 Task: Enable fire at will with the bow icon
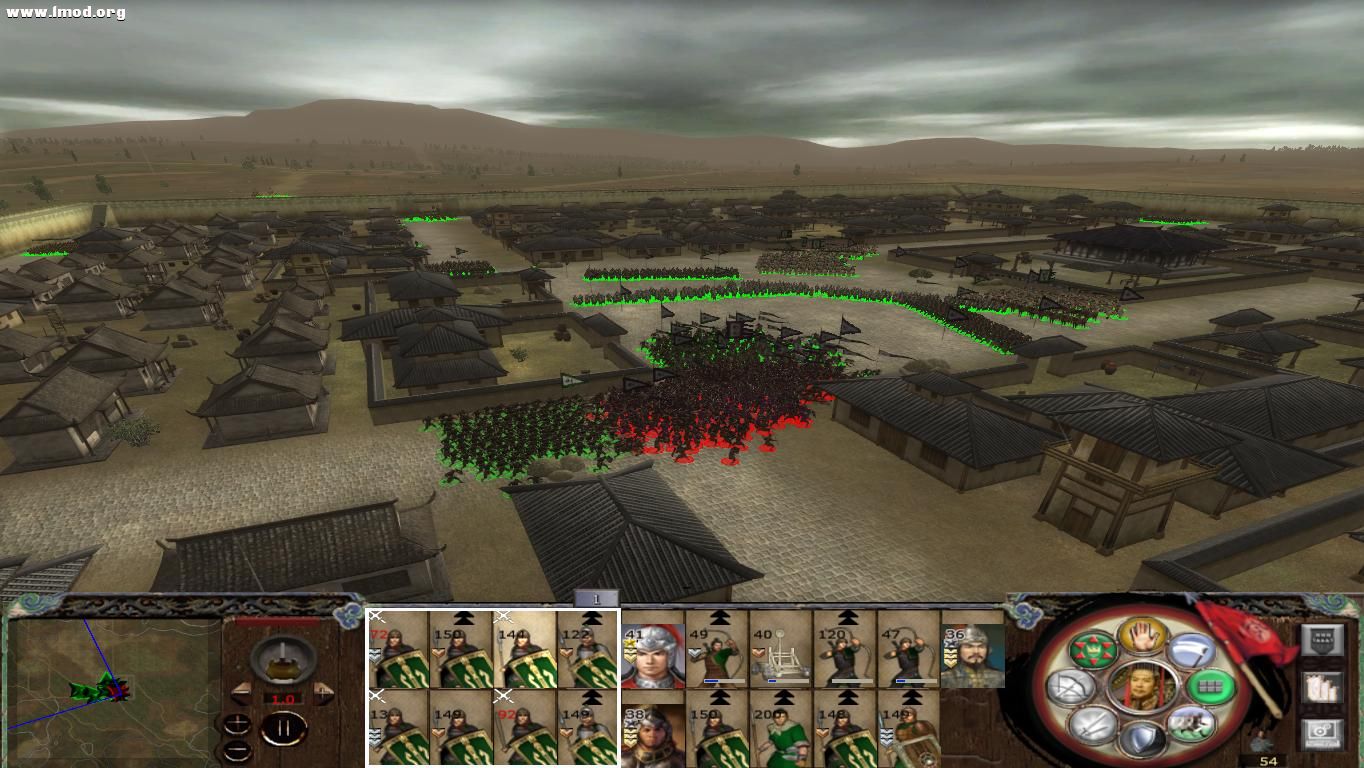pos(1069,687)
